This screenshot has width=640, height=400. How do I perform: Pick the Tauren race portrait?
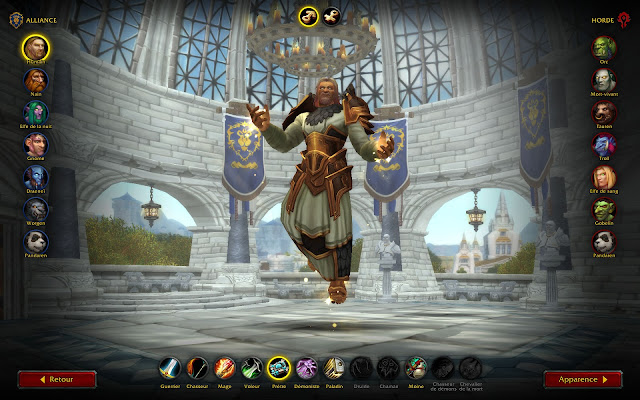tap(604, 113)
